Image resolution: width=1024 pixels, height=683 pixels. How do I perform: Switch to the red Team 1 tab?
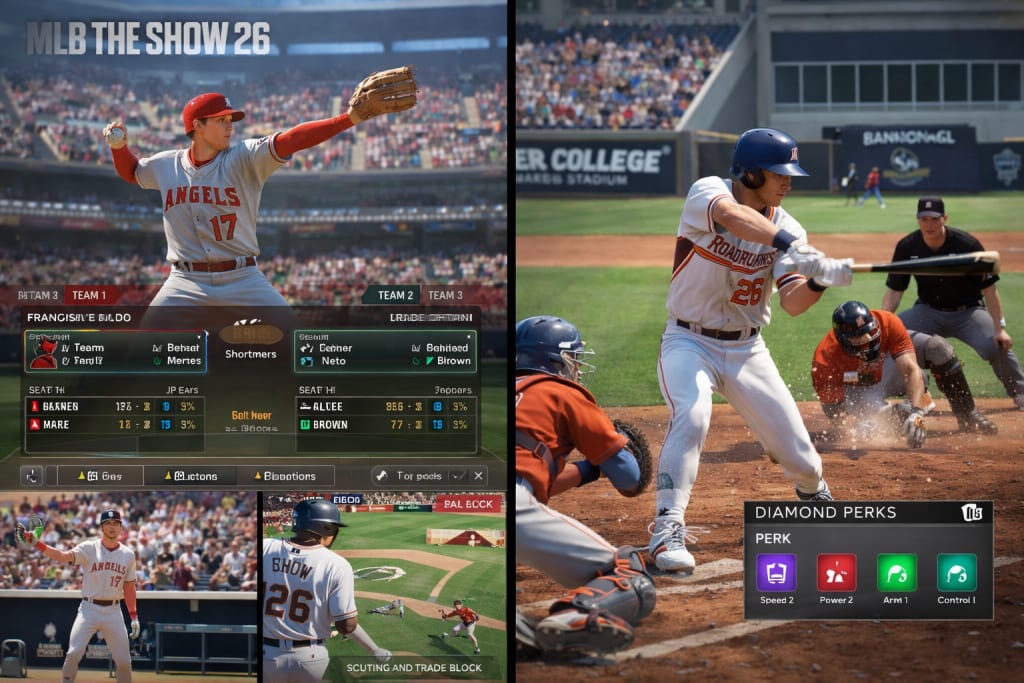coord(91,295)
